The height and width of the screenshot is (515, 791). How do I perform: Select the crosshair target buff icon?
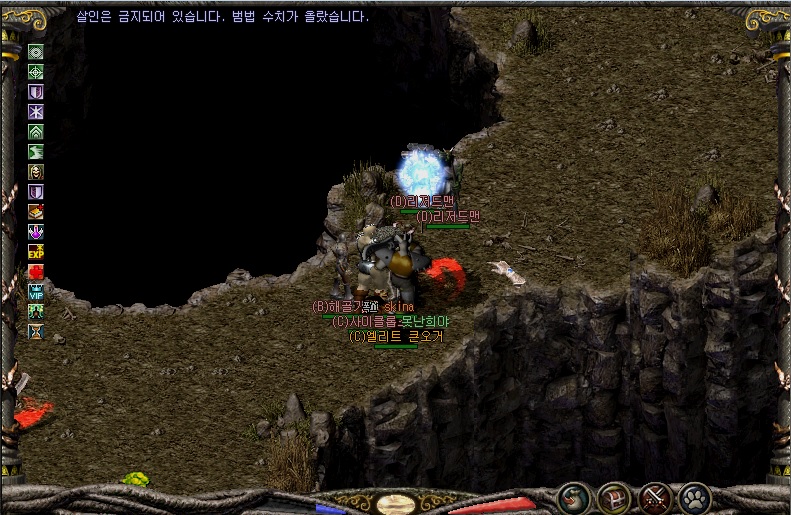tap(36, 72)
